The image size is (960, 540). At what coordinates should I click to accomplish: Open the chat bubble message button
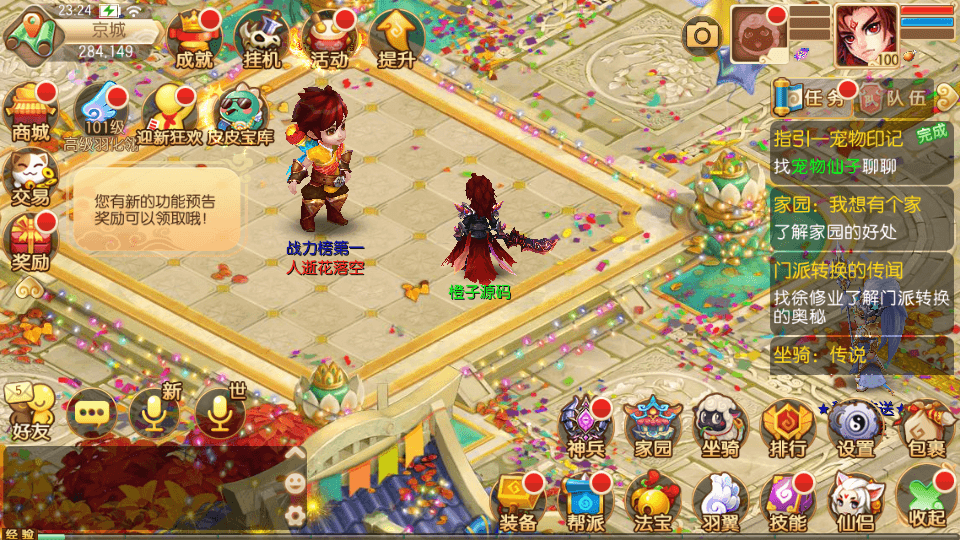click(x=90, y=412)
